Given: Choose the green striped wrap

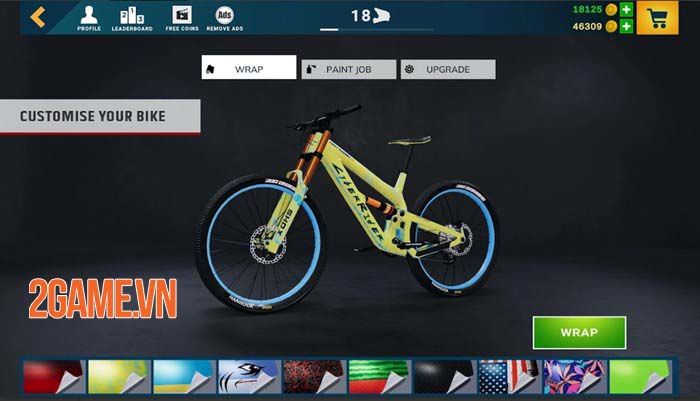Looking at the screenshot, I should pyautogui.click(x=378, y=376).
